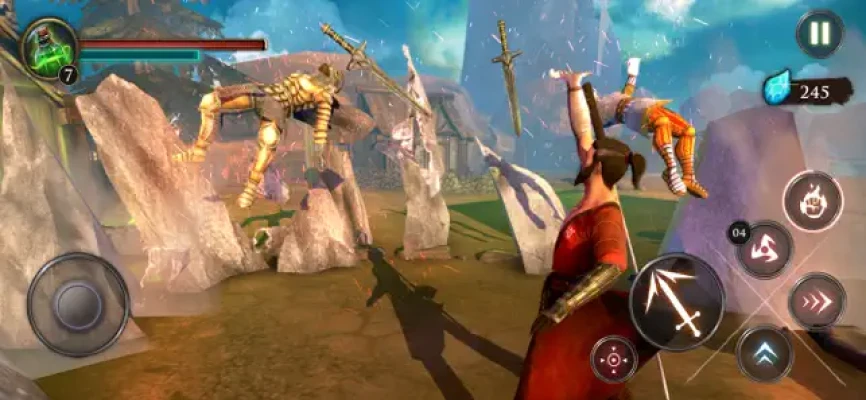The width and height of the screenshot is (866, 400).
Task: Tap the sword attack button
Action: [x=677, y=301]
